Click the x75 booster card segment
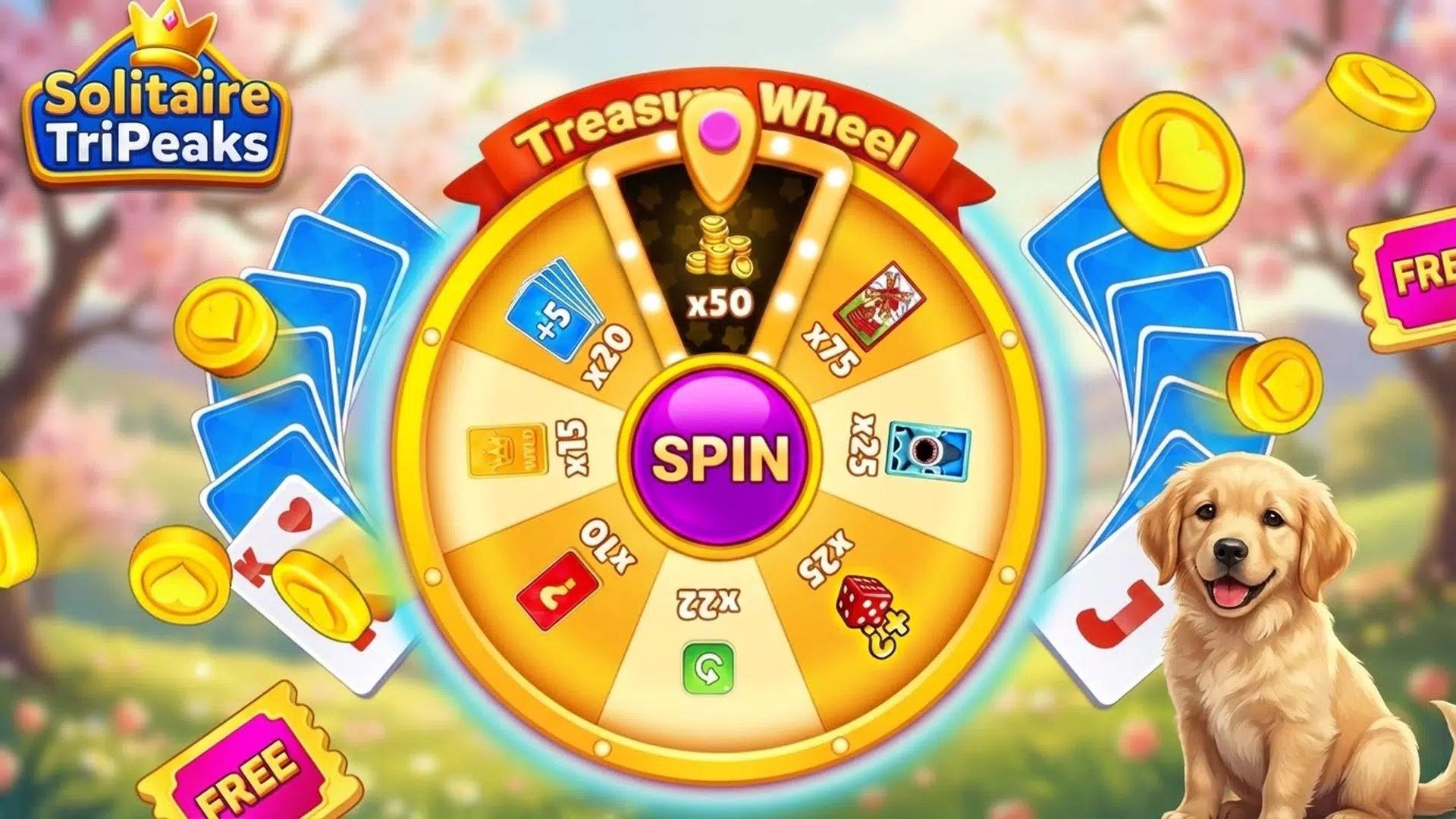 click(x=857, y=326)
